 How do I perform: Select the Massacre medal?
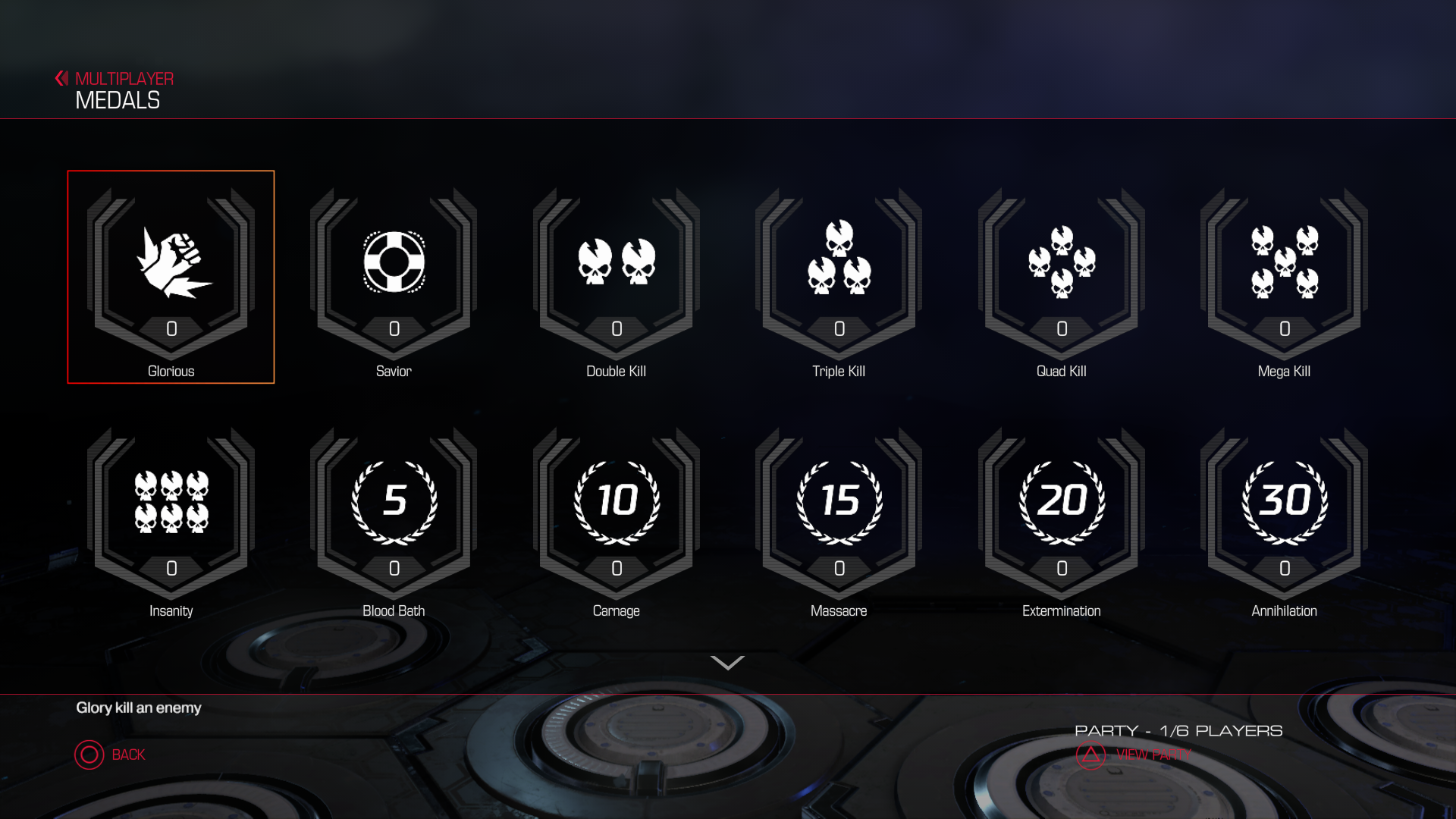tap(839, 516)
